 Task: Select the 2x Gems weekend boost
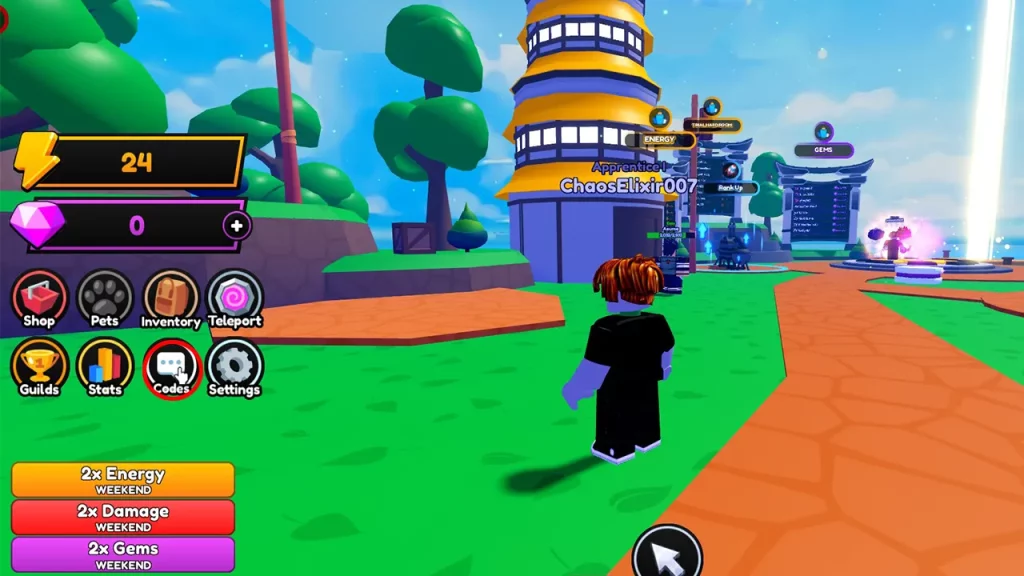pos(123,553)
